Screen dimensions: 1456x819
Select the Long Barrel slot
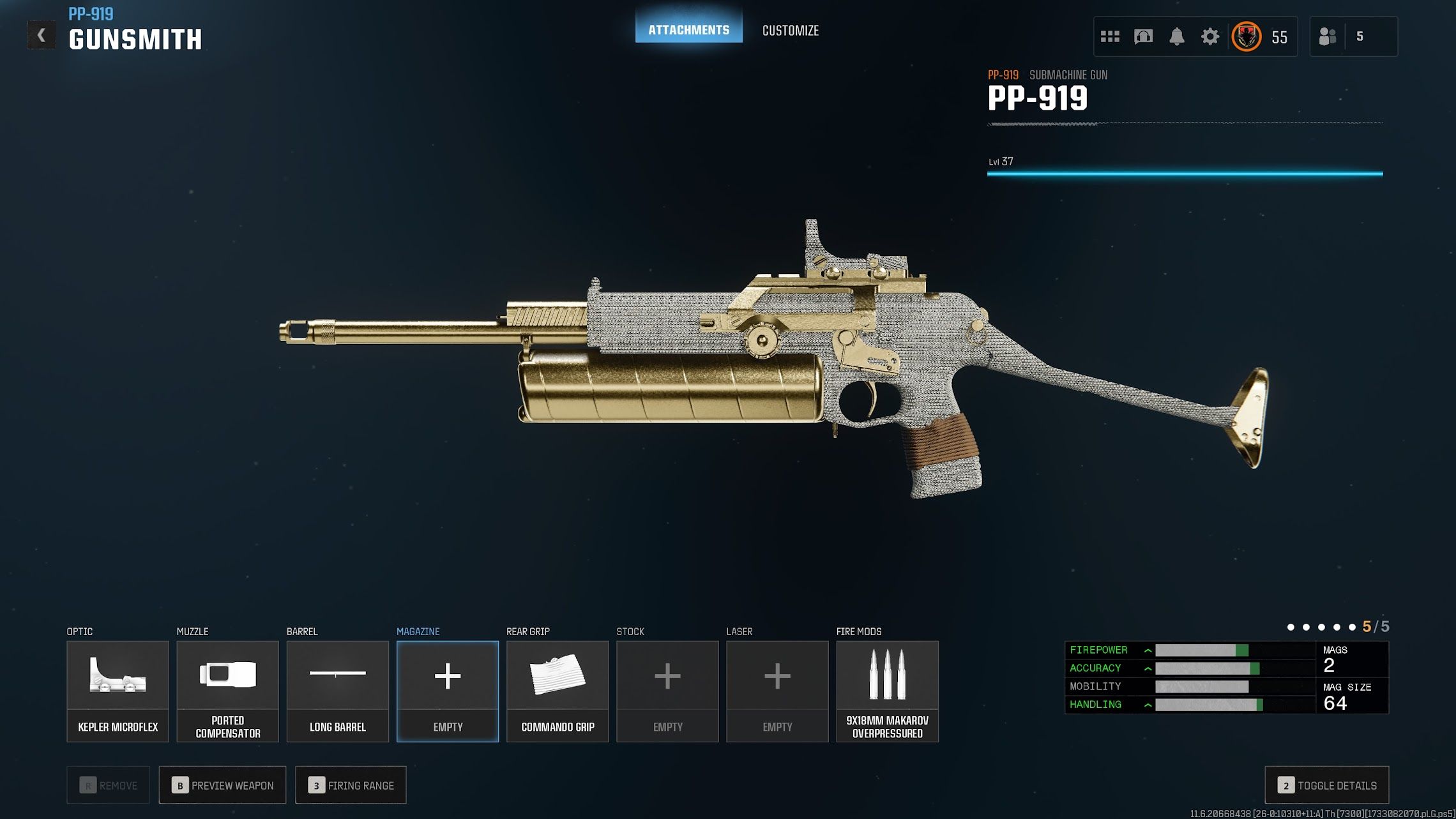pos(337,691)
